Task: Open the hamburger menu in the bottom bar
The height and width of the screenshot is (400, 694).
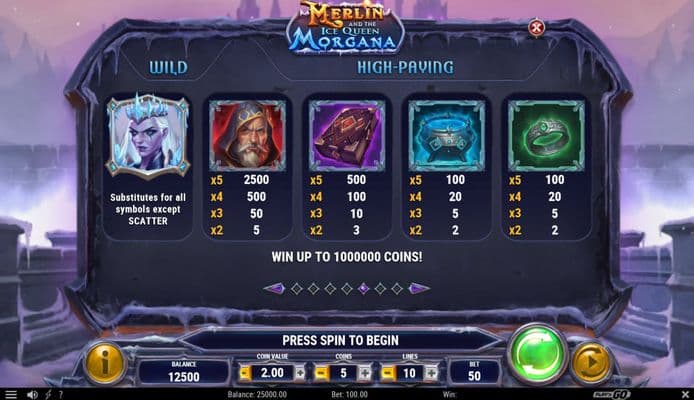Action: [11, 394]
